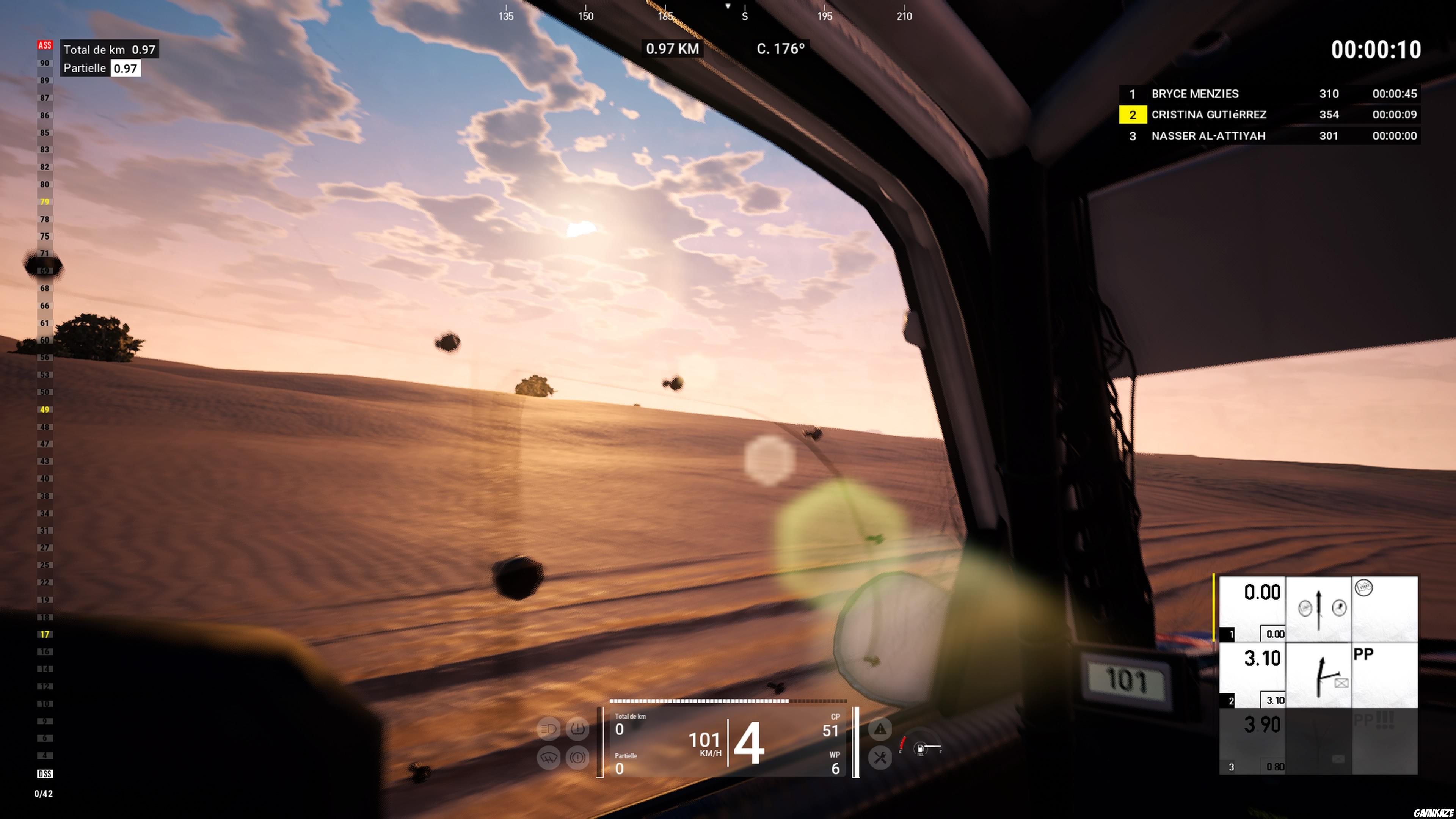Click the compass heading strip's S marker
The image size is (1456, 819).
tap(744, 16)
